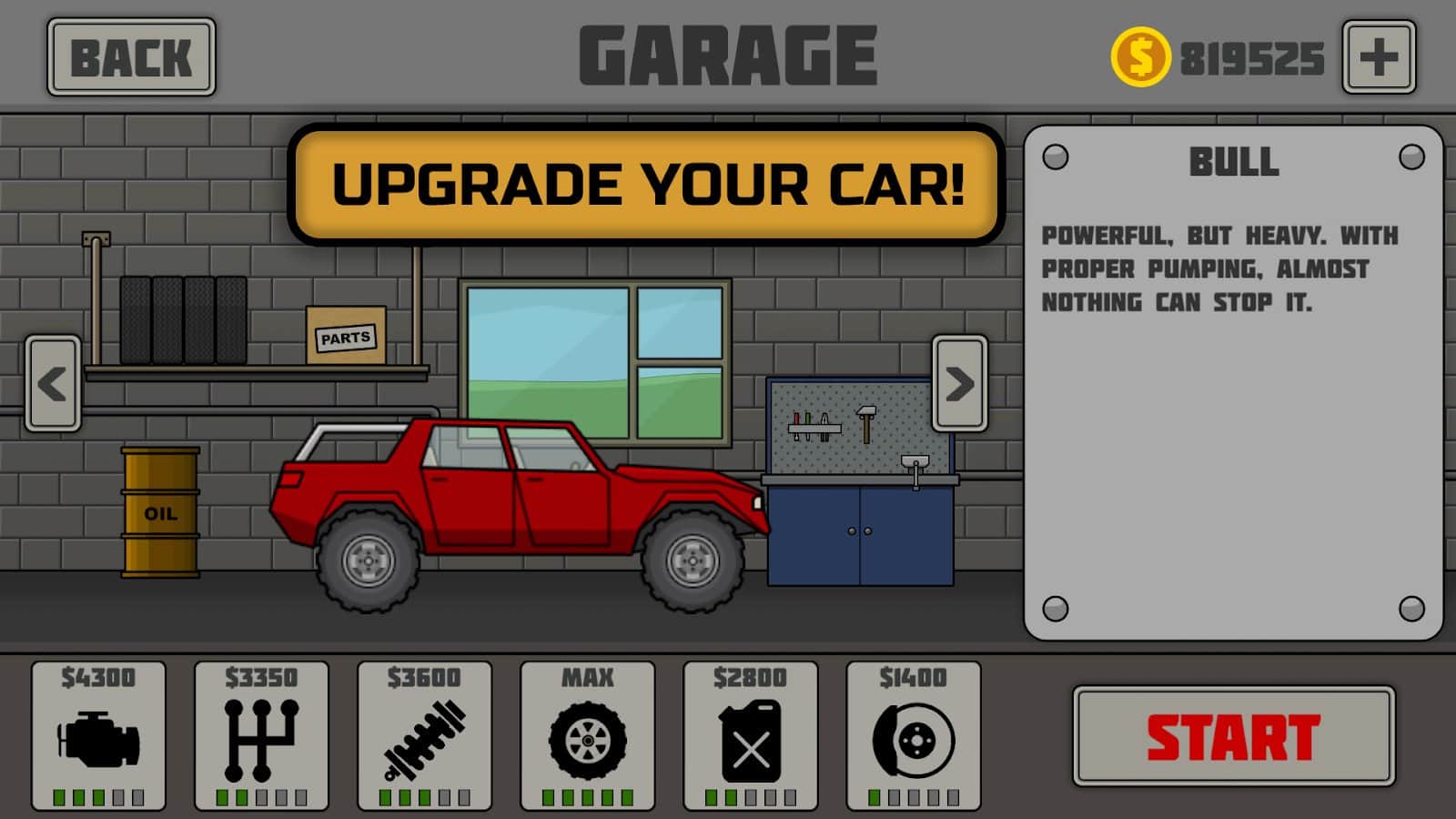
Task: Upgrade the suspension for $3600
Action: [424, 736]
